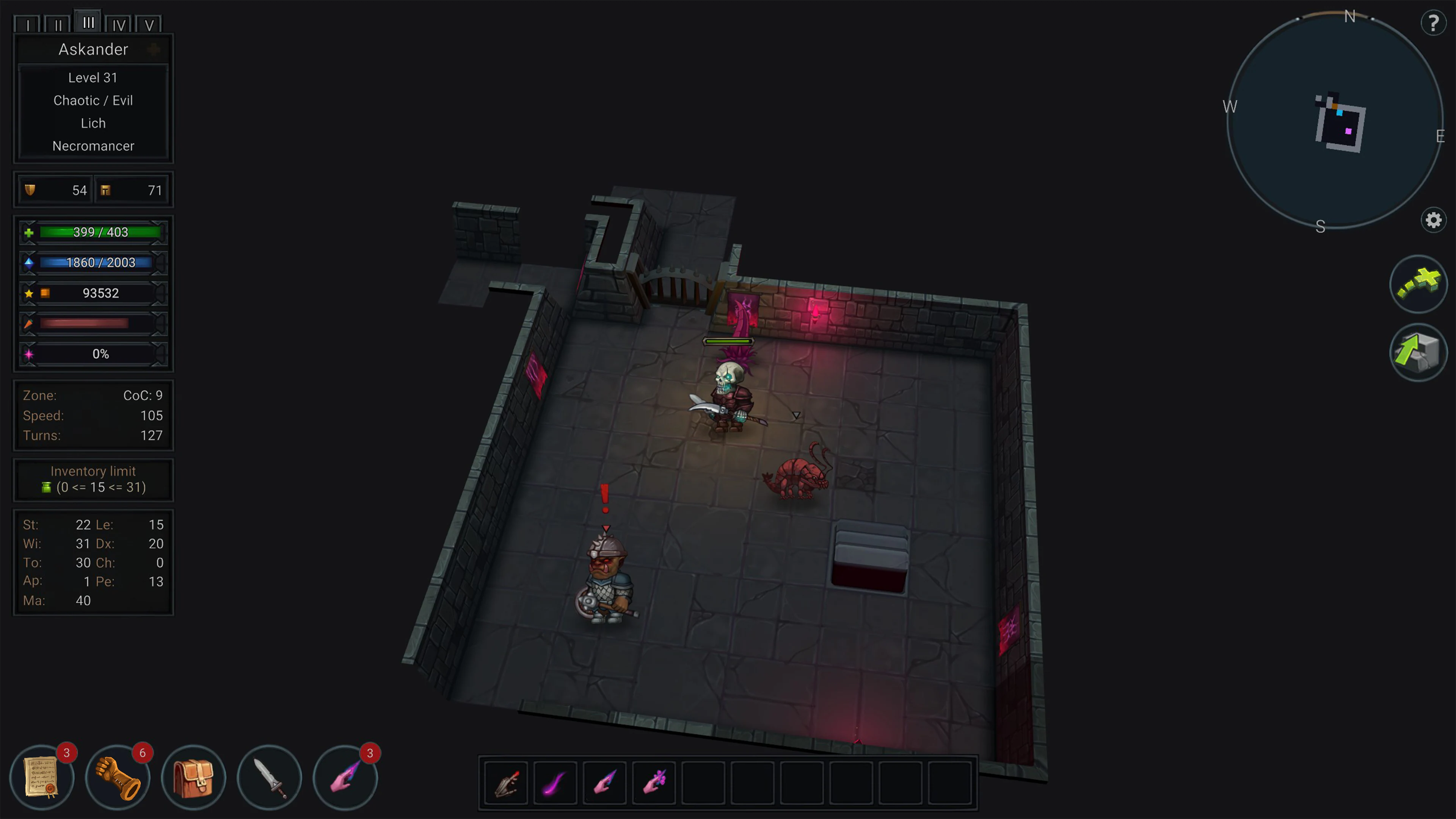Toggle the green autoexplore arrow button
The width and height of the screenshot is (1456, 819).
1419,284
